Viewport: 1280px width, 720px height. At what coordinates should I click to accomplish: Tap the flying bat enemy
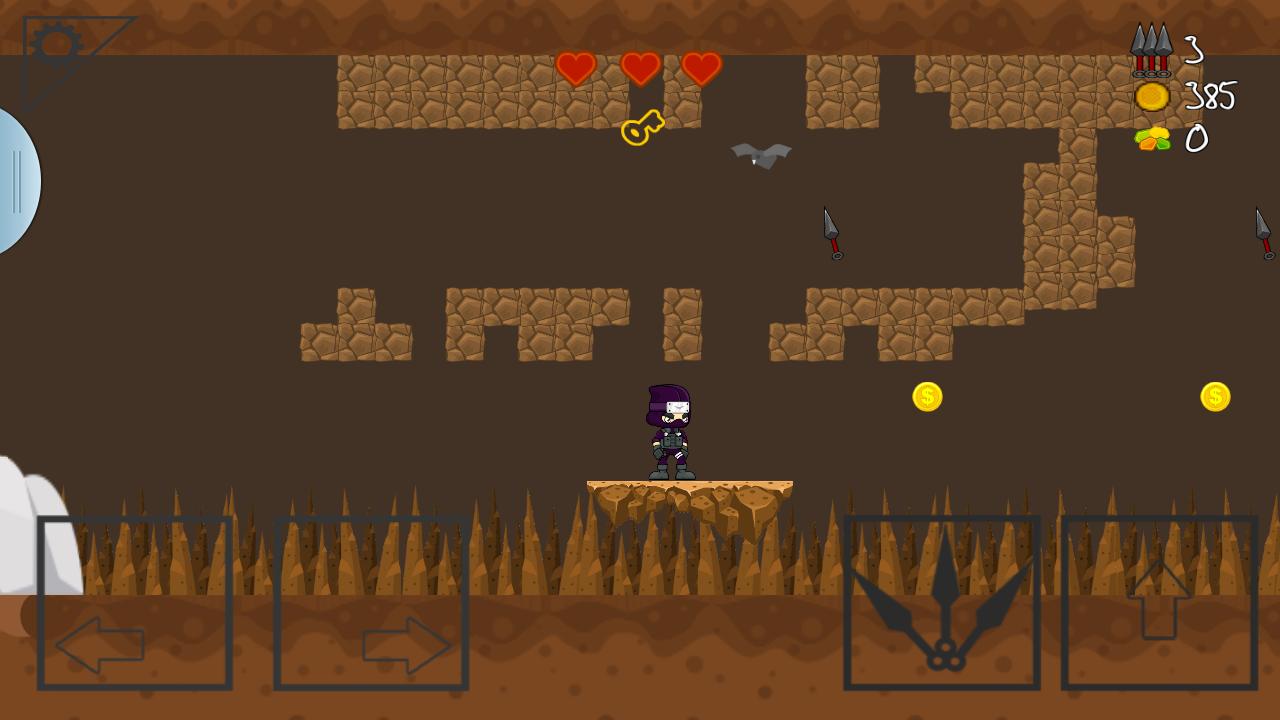tap(760, 155)
